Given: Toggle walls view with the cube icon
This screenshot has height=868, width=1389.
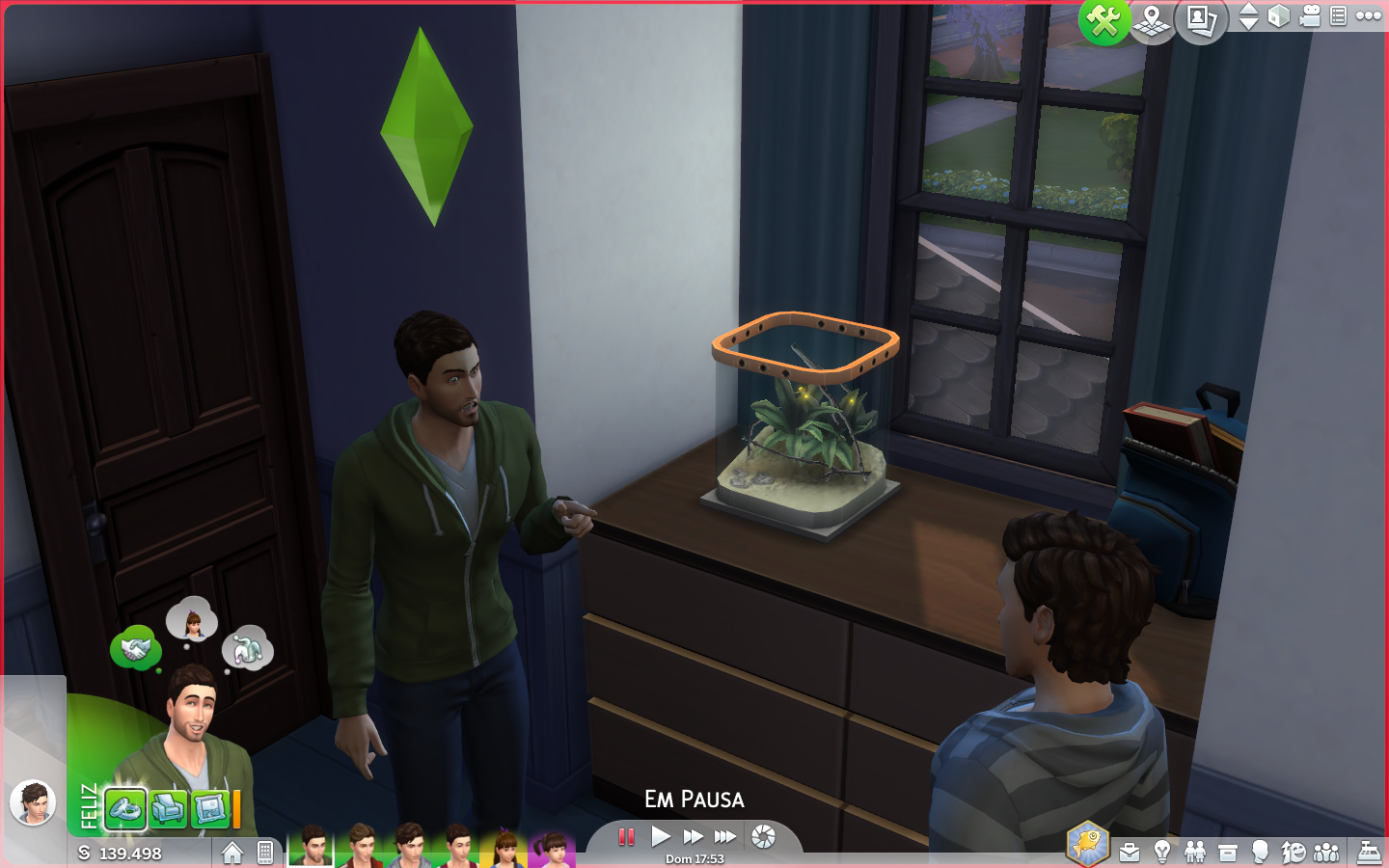Looking at the screenshot, I should point(1279,16).
